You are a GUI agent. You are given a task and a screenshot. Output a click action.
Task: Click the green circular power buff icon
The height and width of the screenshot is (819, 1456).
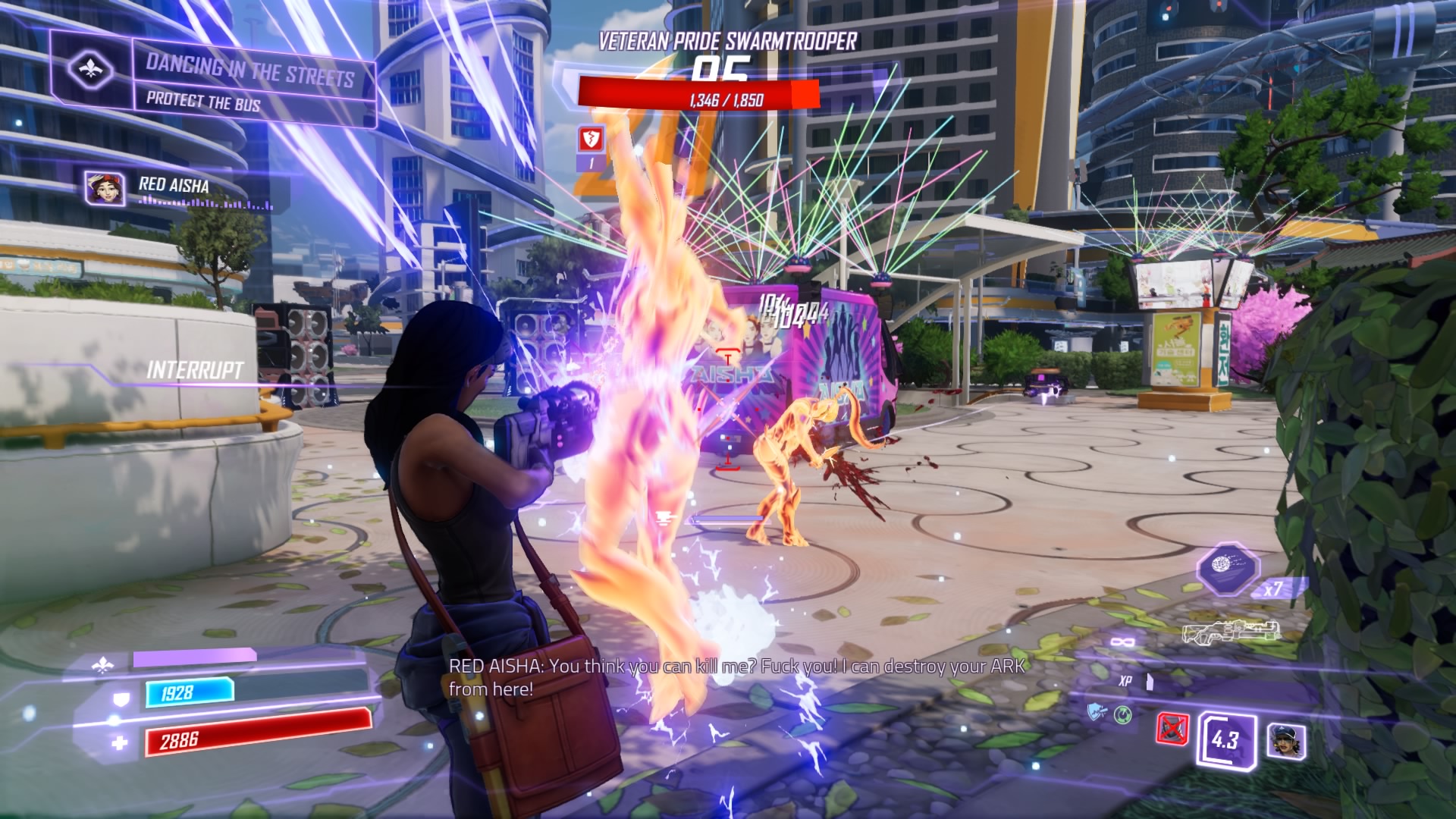[x=1123, y=714]
